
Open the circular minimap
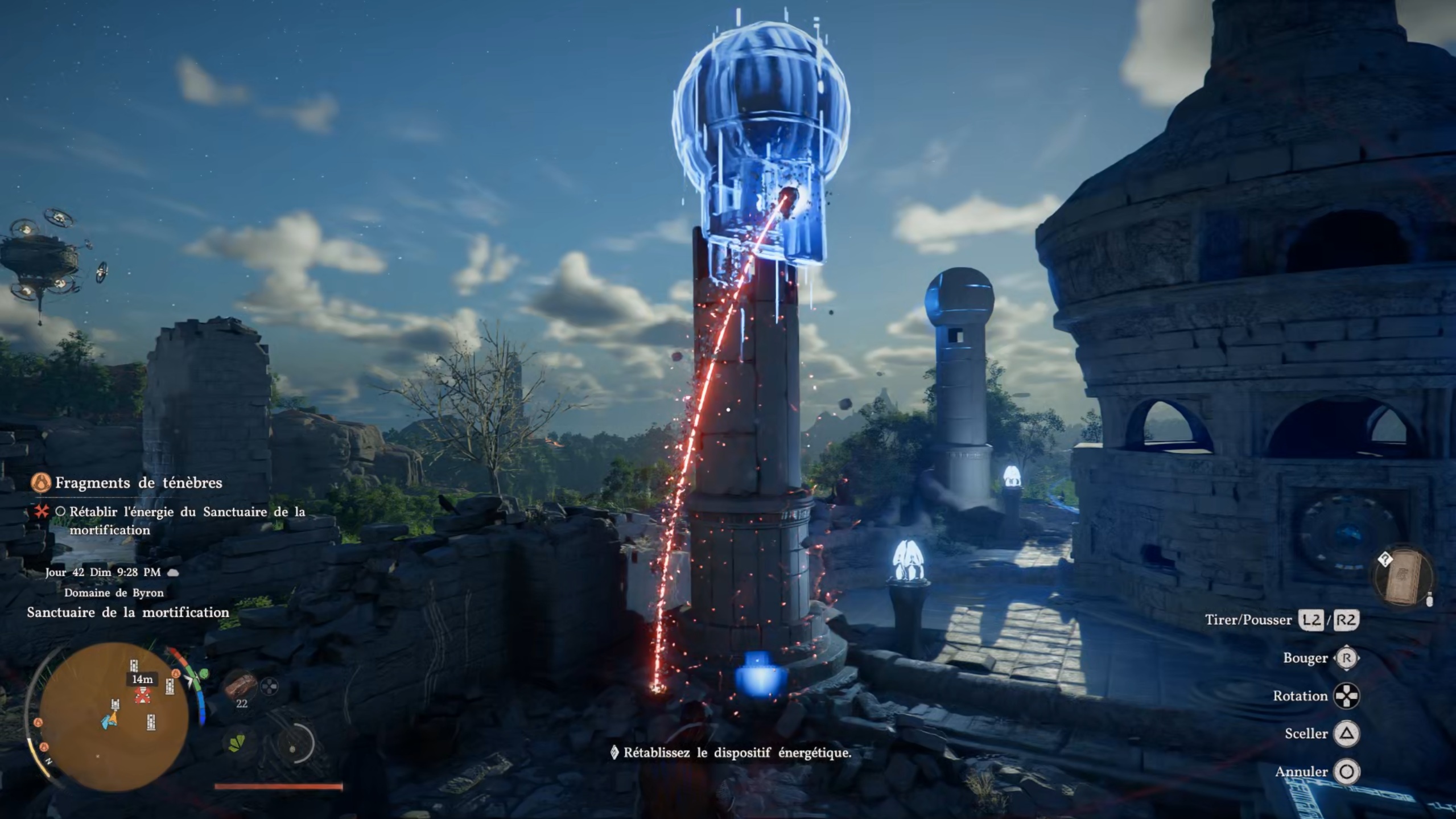[x=114, y=716]
